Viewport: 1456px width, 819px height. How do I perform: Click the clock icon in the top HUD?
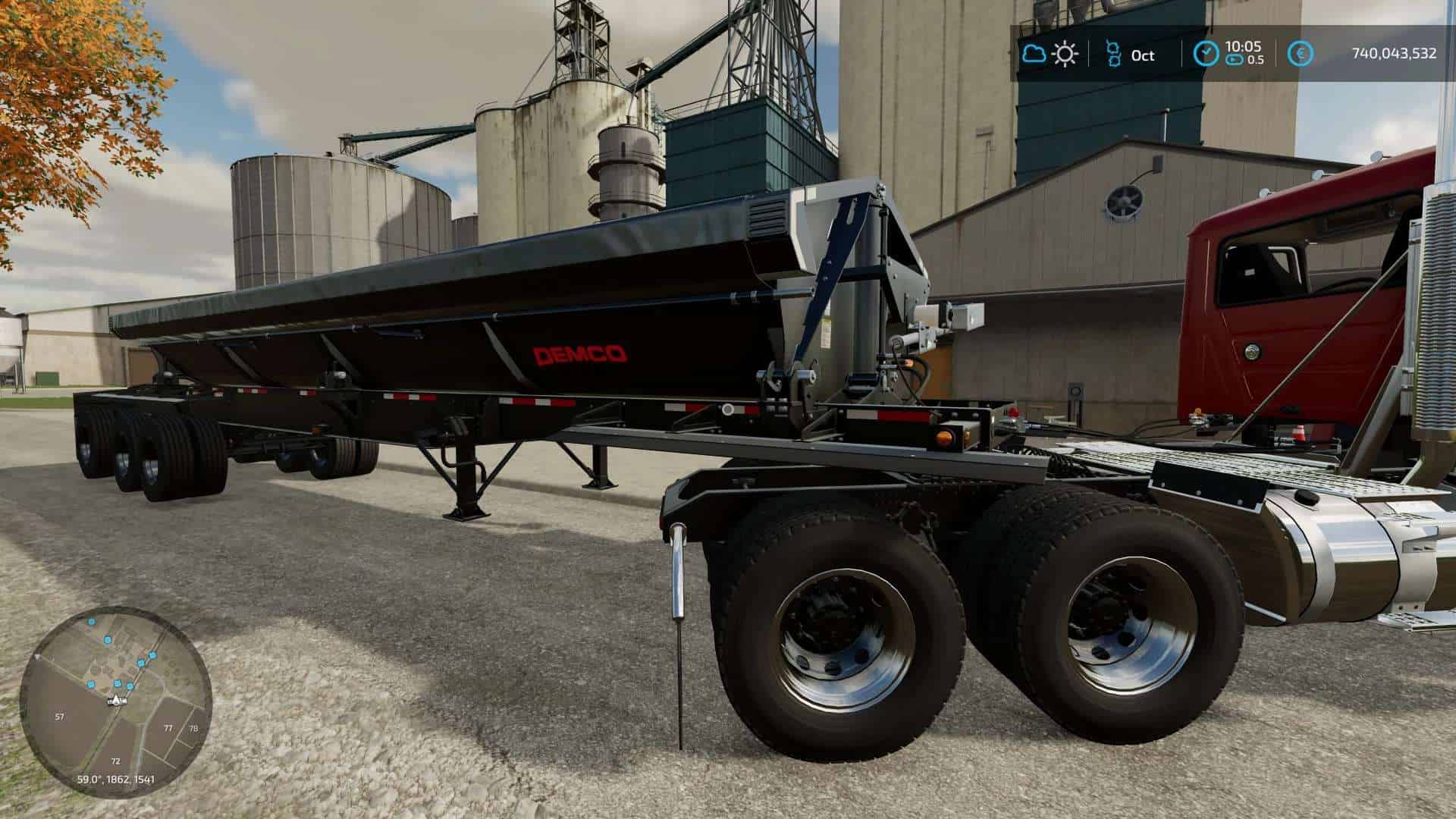coord(1207,53)
